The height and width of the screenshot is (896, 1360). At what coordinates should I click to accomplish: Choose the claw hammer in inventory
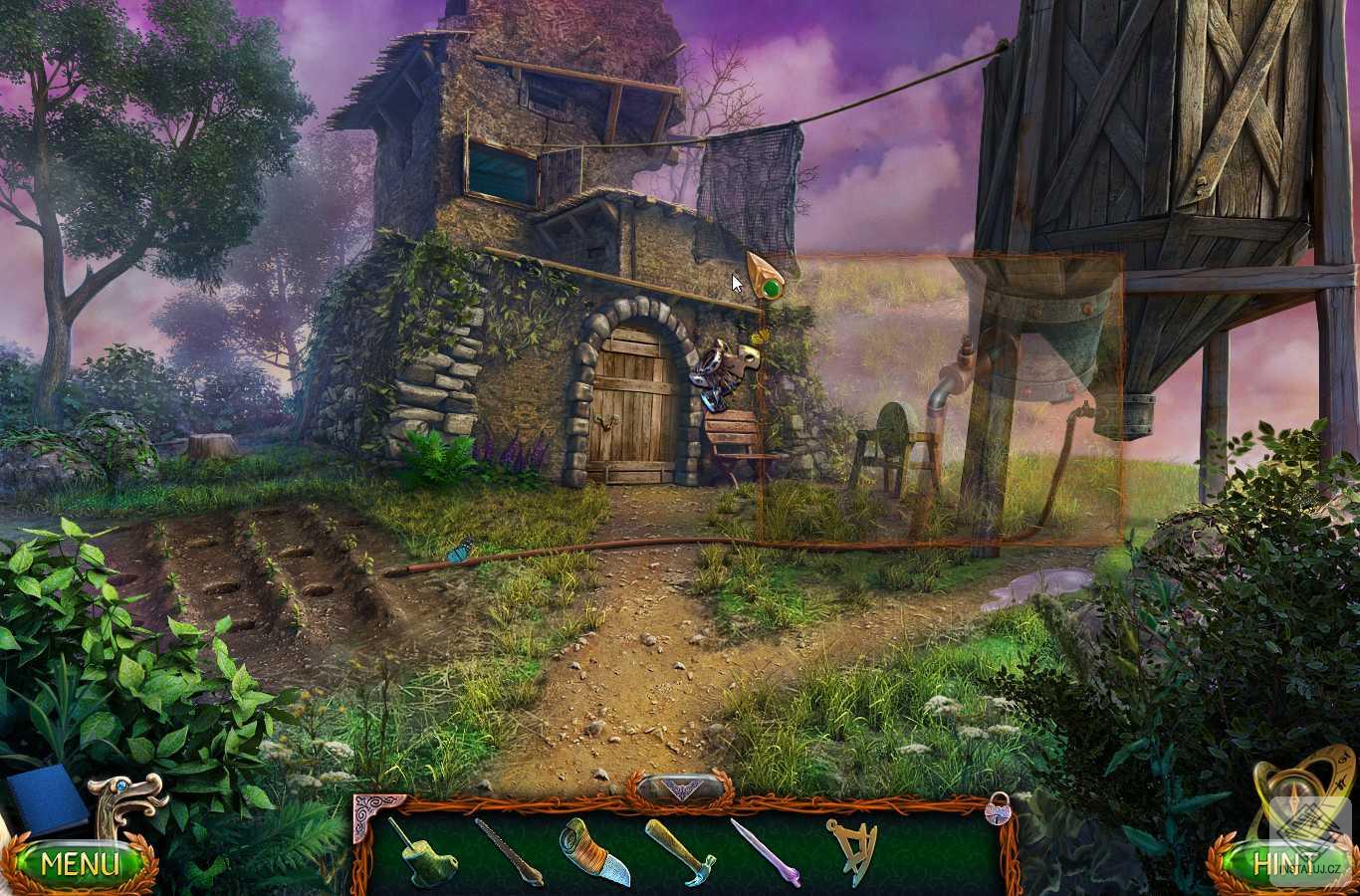680,852
